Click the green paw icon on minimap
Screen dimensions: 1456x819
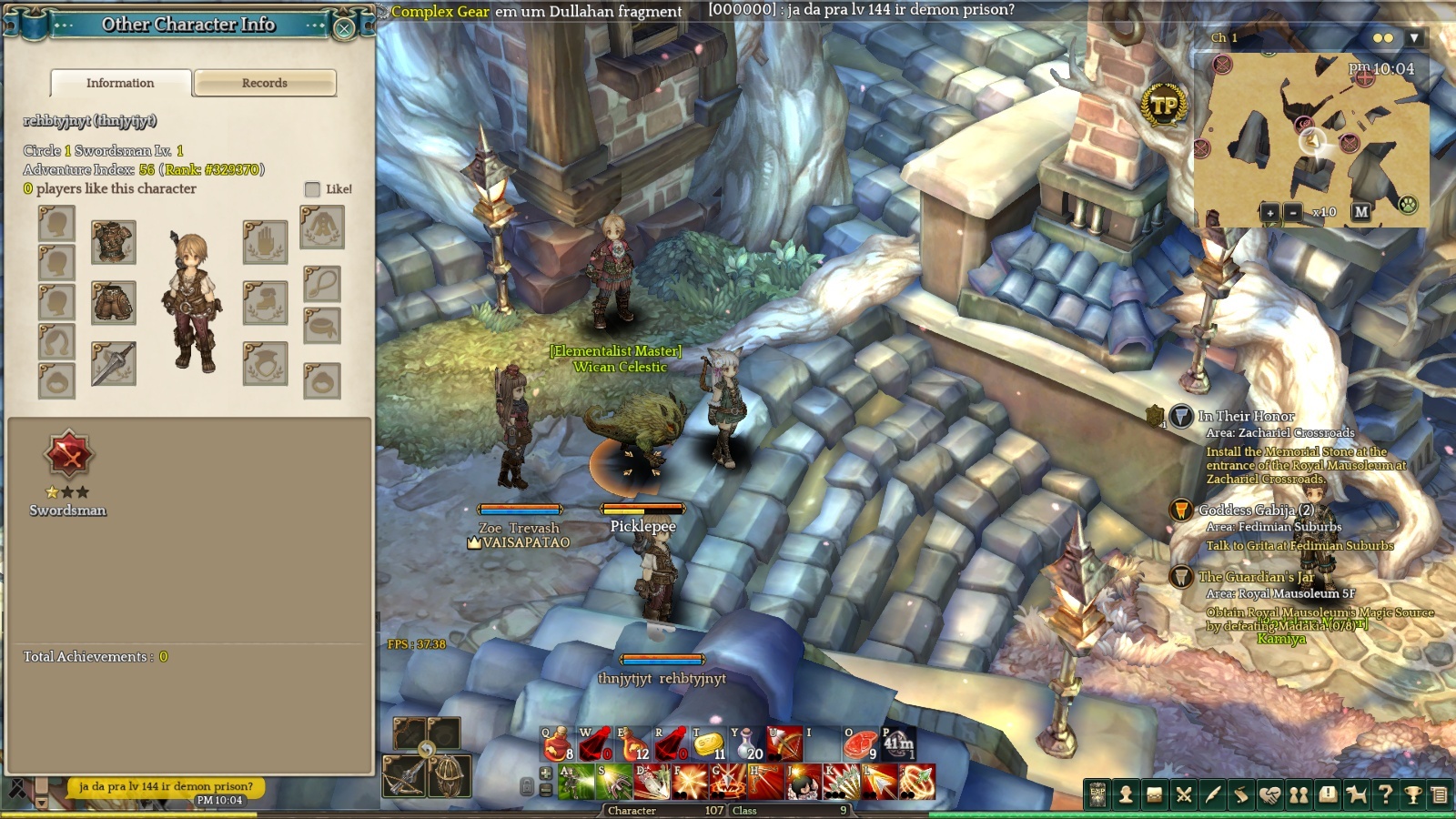[1409, 204]
